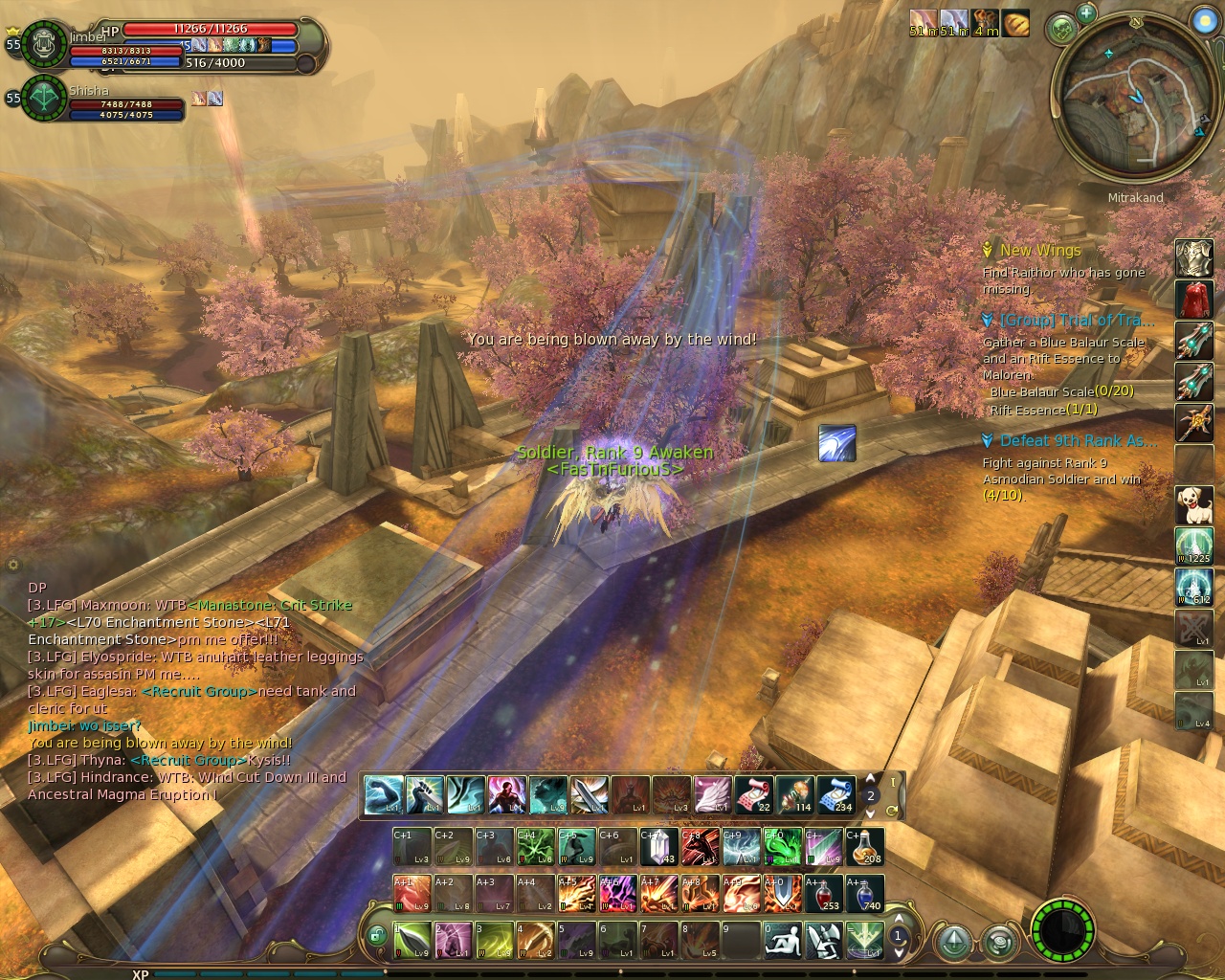Use the red health potion with 253 count
This screenshot has height=980, width=1225.
823,893
